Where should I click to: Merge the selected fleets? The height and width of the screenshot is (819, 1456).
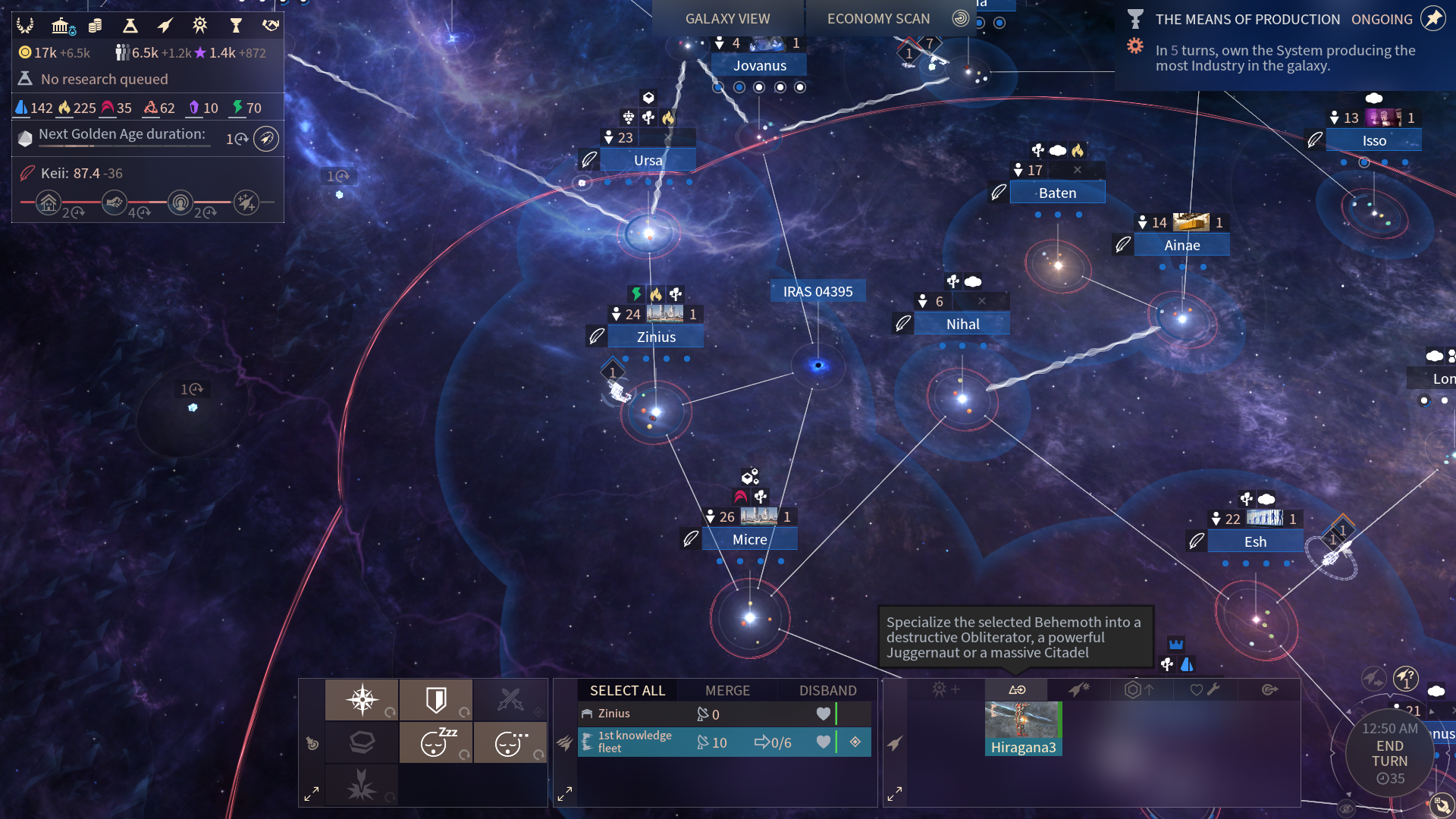(x=727, y=690)
